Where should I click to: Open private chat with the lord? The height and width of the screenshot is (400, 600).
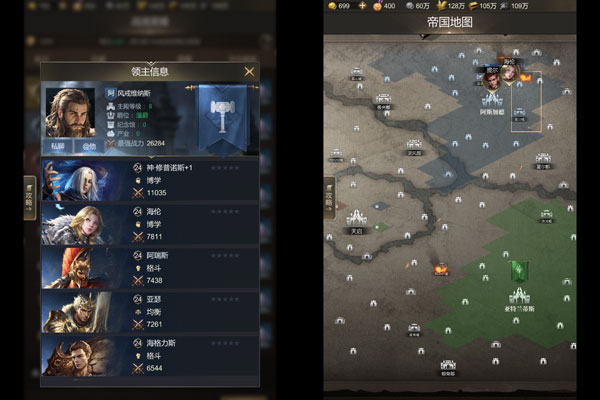coord(59,146)
